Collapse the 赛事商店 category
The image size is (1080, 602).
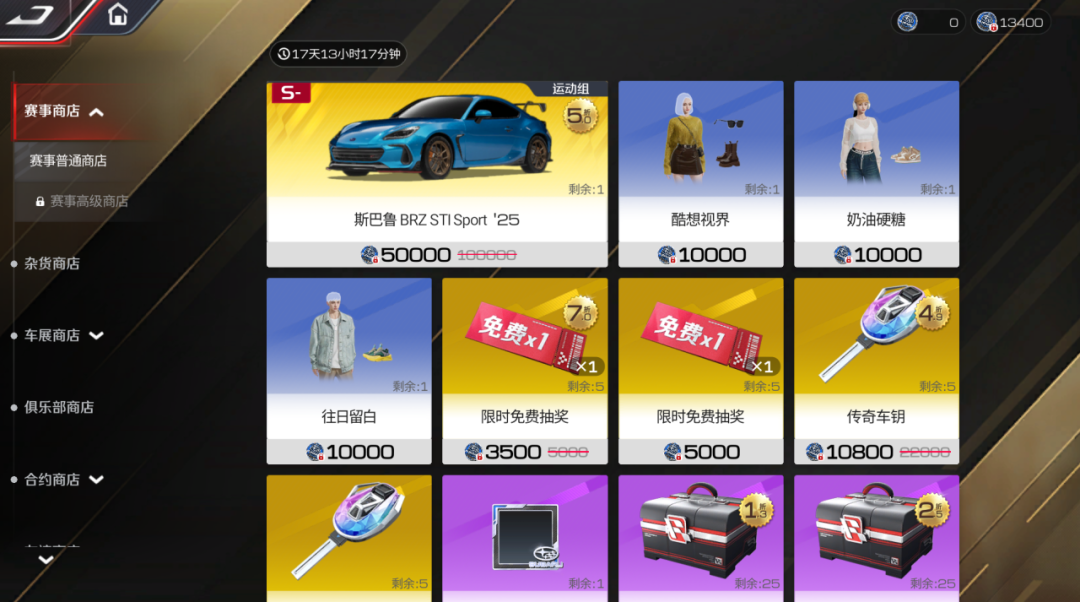96,112
